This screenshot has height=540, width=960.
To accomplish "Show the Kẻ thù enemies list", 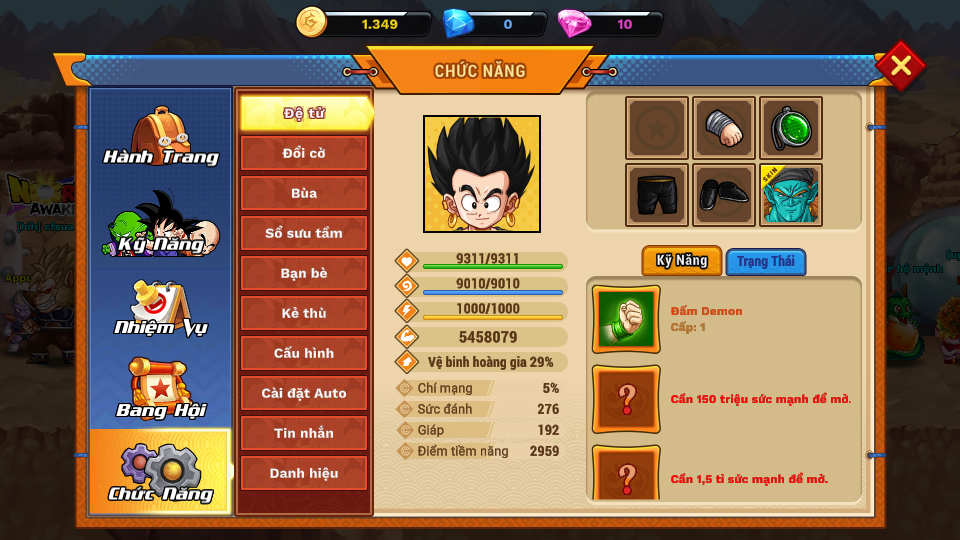I will point(304,313).
